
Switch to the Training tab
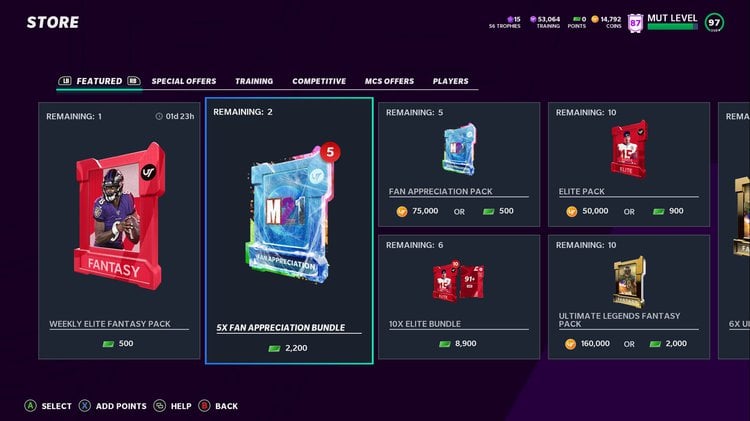[x=254, y=81]
